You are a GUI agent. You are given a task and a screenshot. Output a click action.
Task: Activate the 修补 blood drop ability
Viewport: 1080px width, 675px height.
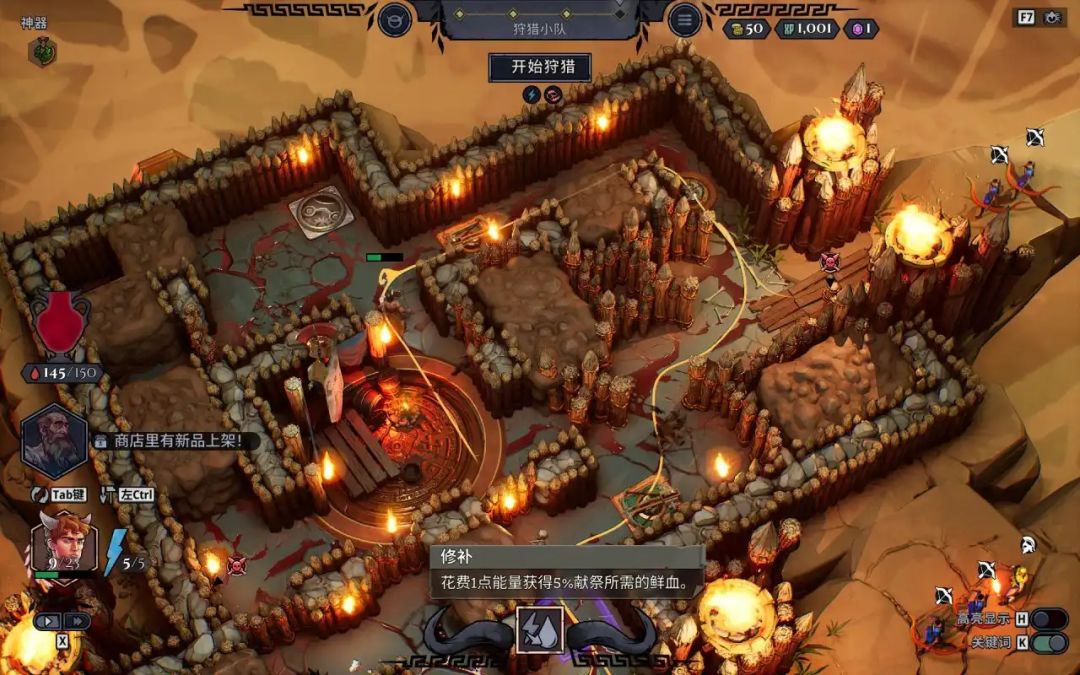tap(540, 631)
